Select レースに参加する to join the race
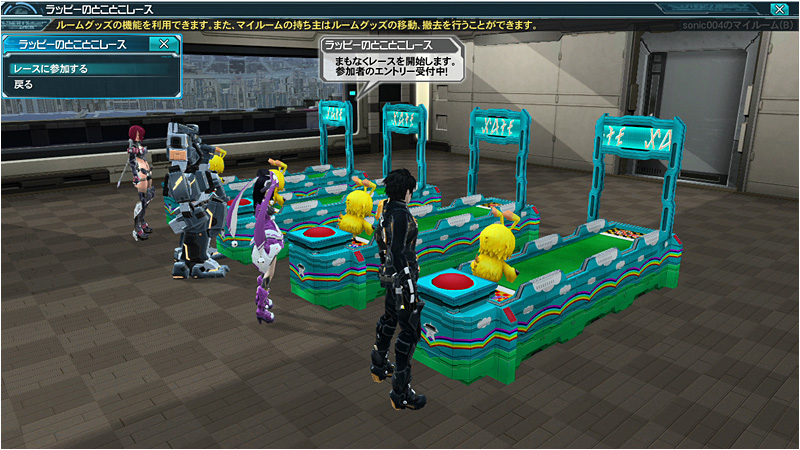Image resolution: width=800 pixels, height=450 pixels. (50, 69)
